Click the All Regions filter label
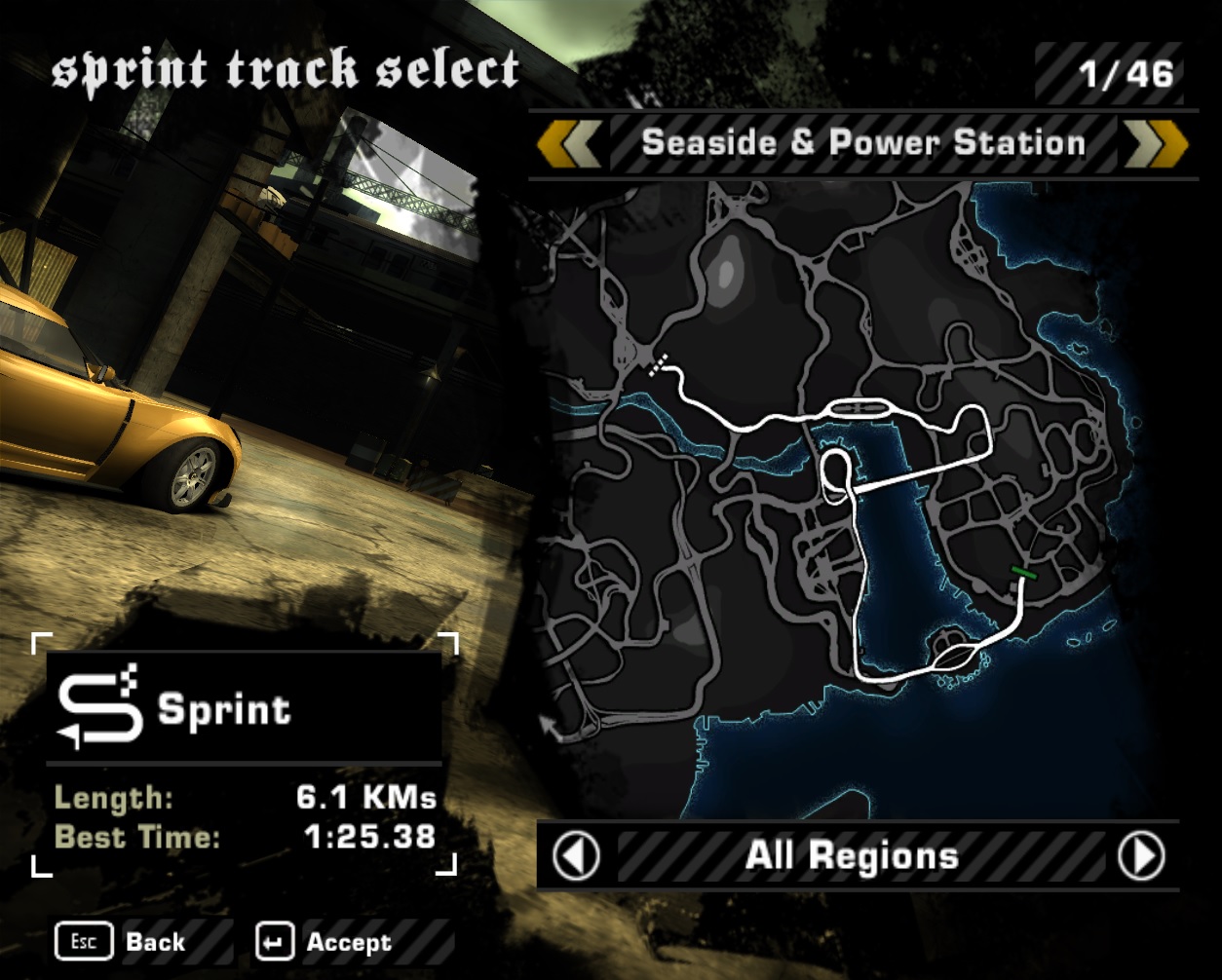Viewport: 1222px width, 980px height. coord(853,856)
